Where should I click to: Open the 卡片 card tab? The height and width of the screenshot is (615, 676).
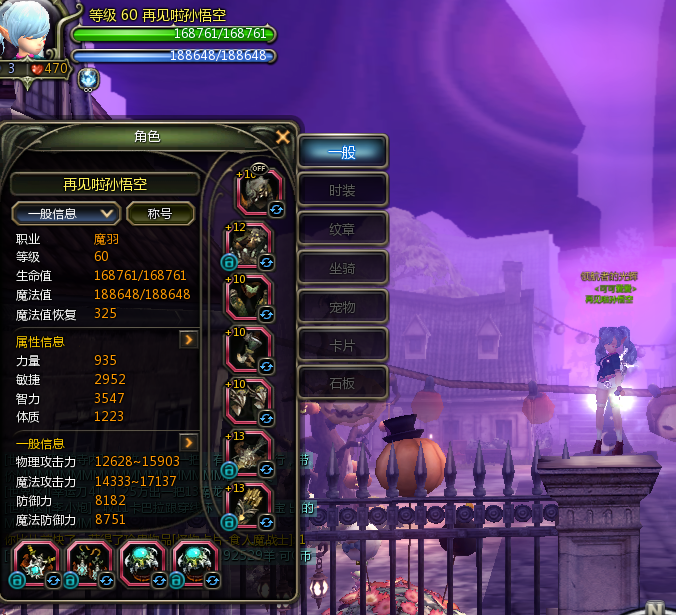click(342, 345)
